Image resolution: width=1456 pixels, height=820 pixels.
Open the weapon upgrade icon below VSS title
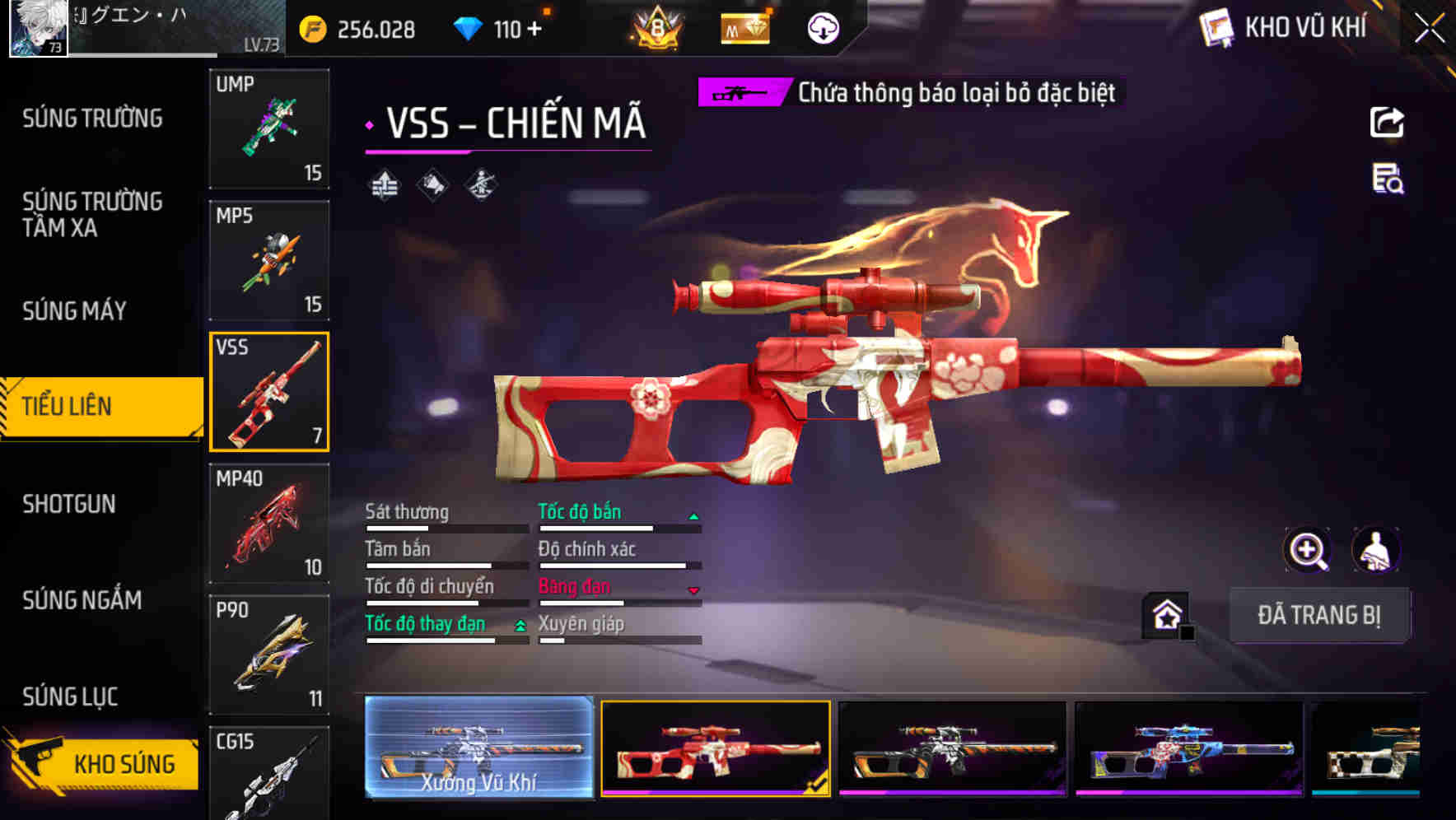coord(385,186)
